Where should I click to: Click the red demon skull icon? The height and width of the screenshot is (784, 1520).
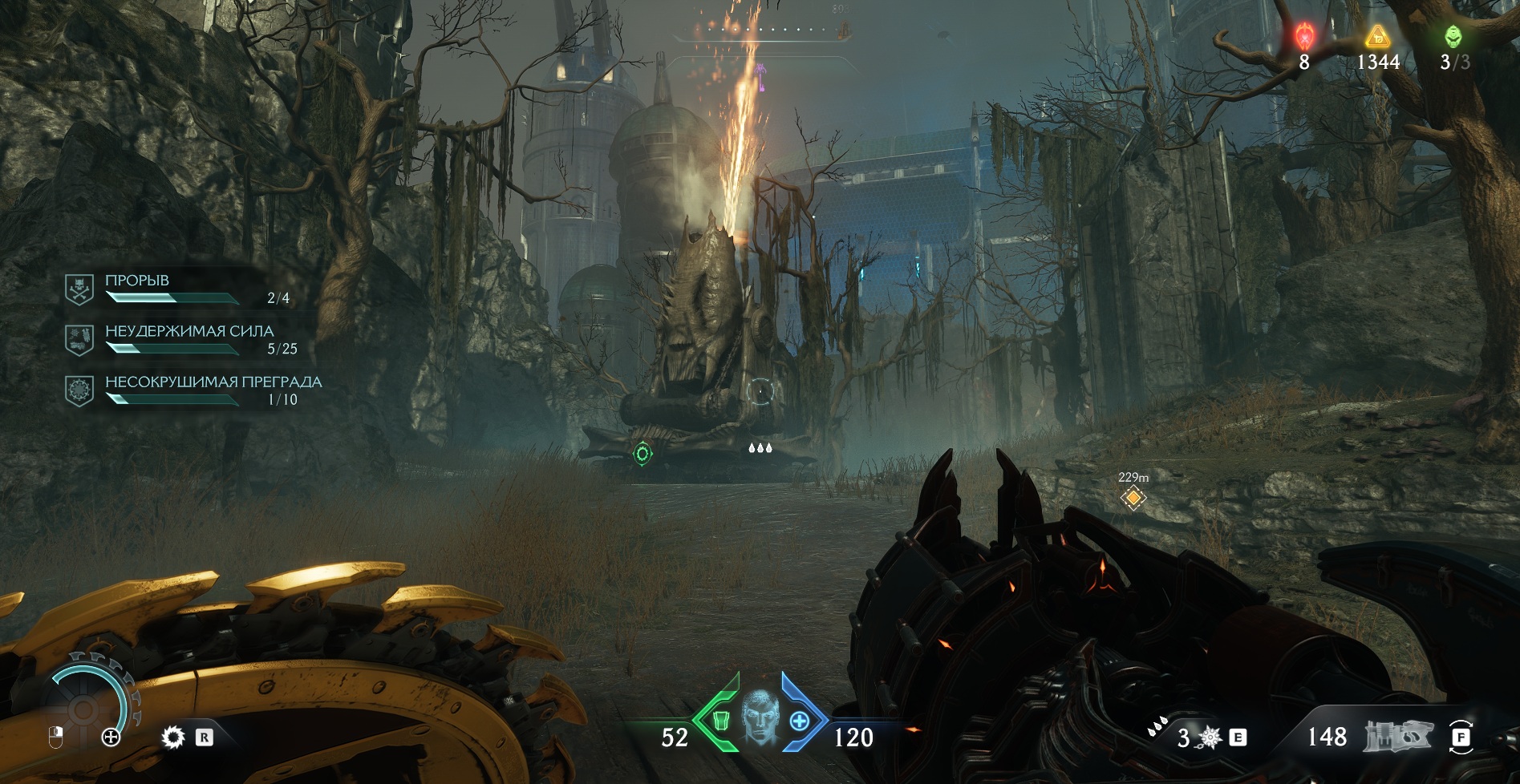pyautogui.click(x=1304, y=36)
